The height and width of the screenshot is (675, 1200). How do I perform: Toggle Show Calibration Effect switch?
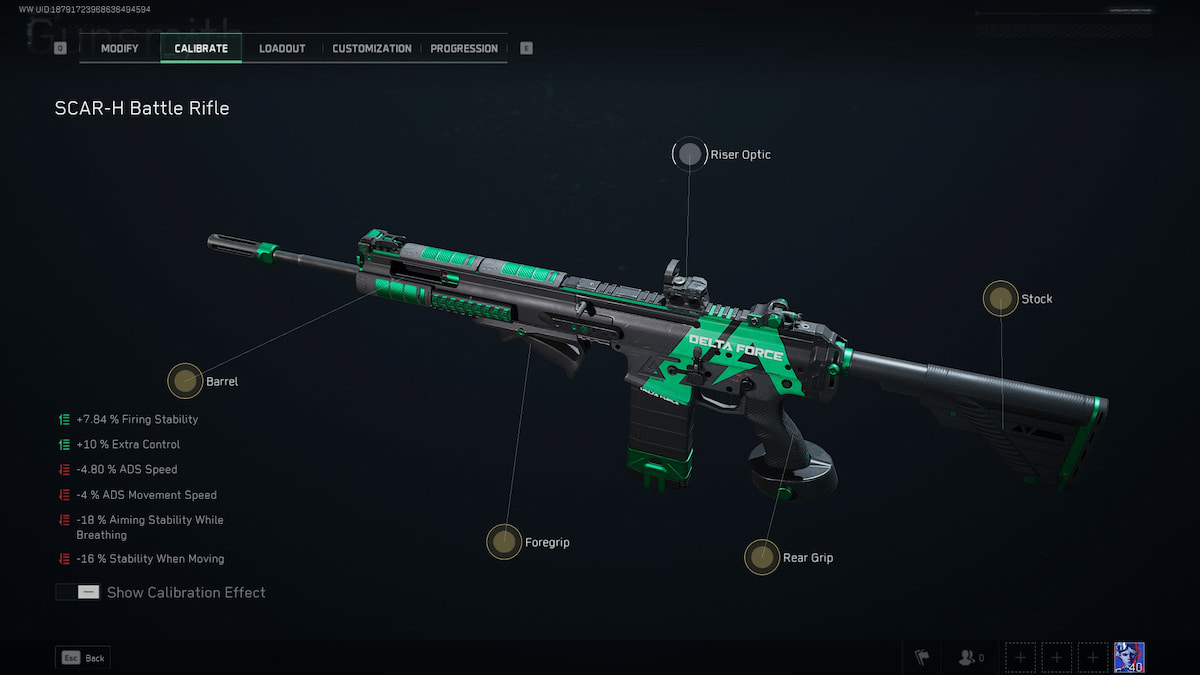pos(78,592)
